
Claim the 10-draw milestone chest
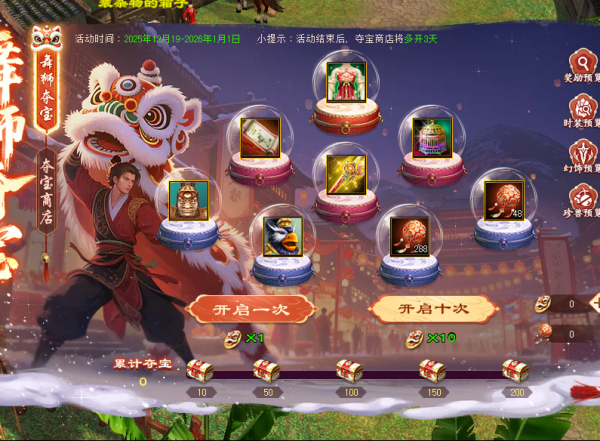click(201, 371)
